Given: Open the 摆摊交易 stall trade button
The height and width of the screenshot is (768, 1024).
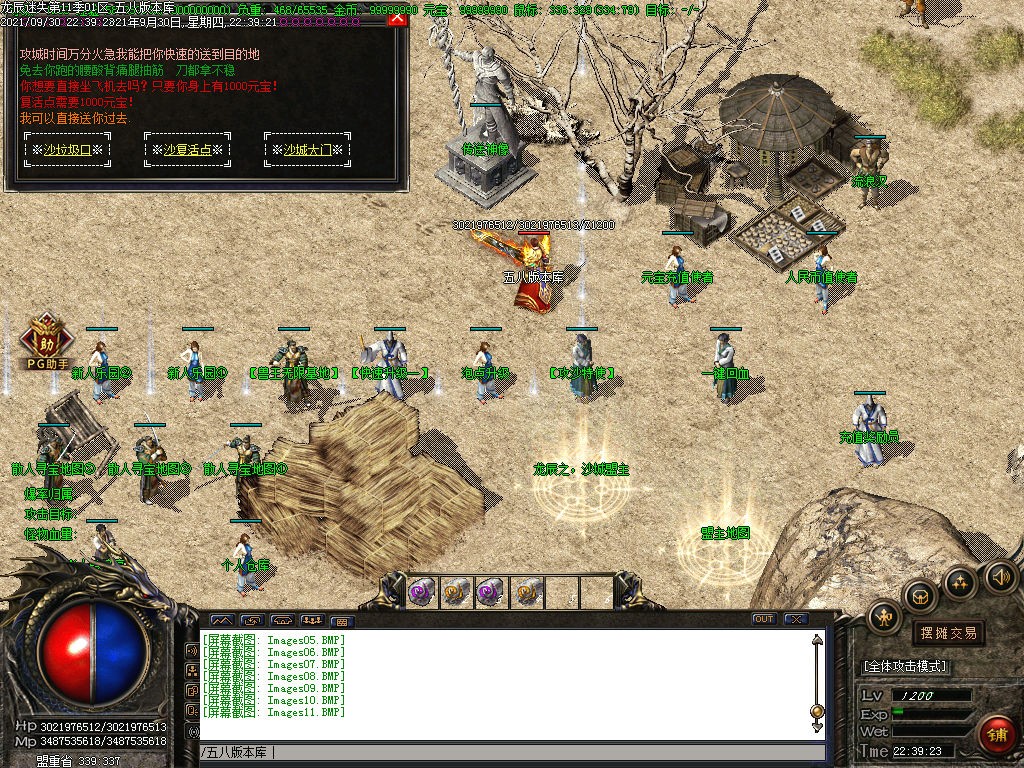Looking at the screenshot, I should pos(947,633).
